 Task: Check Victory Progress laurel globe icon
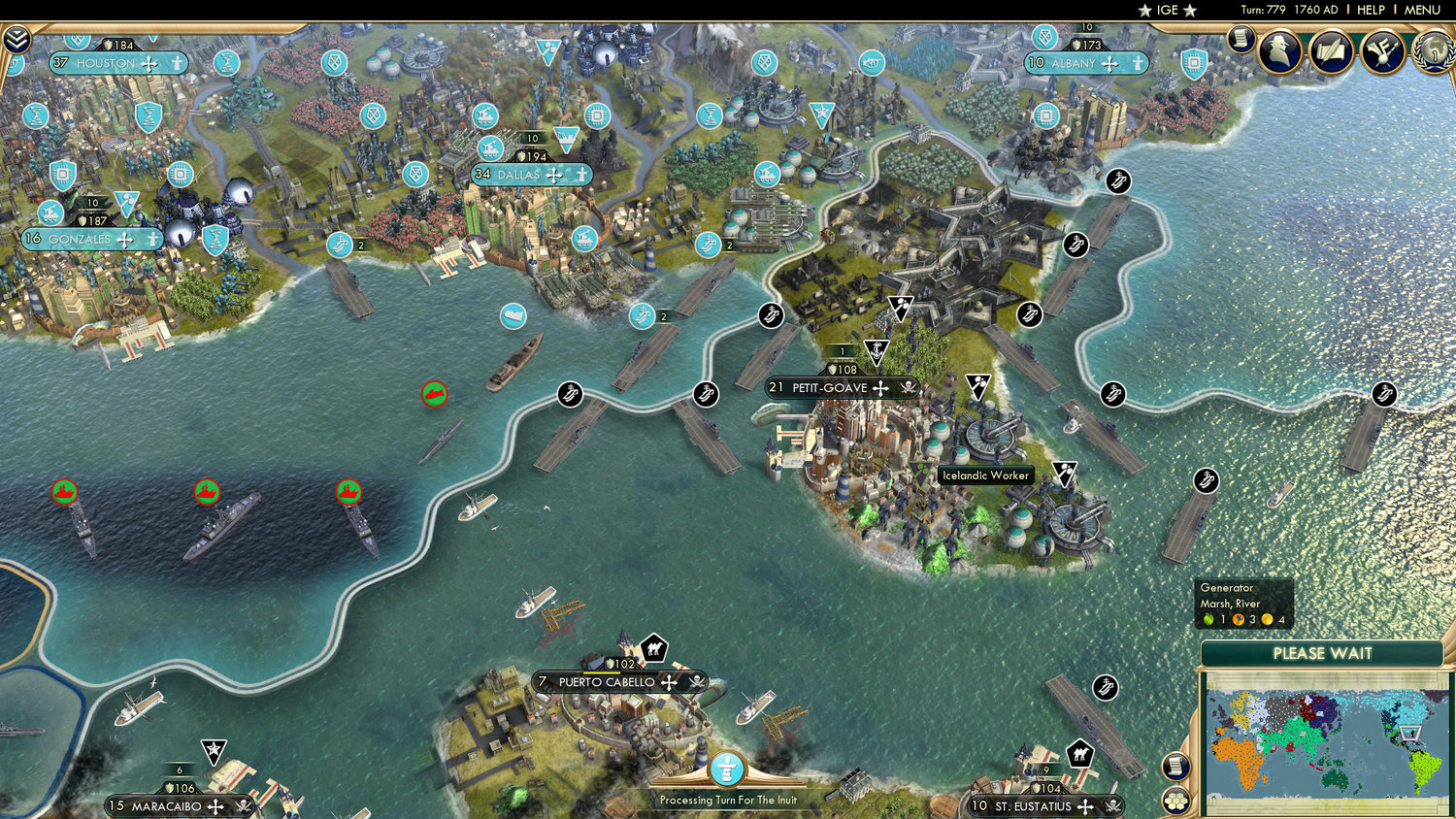pyautogui.click(x=1433, y=52)
